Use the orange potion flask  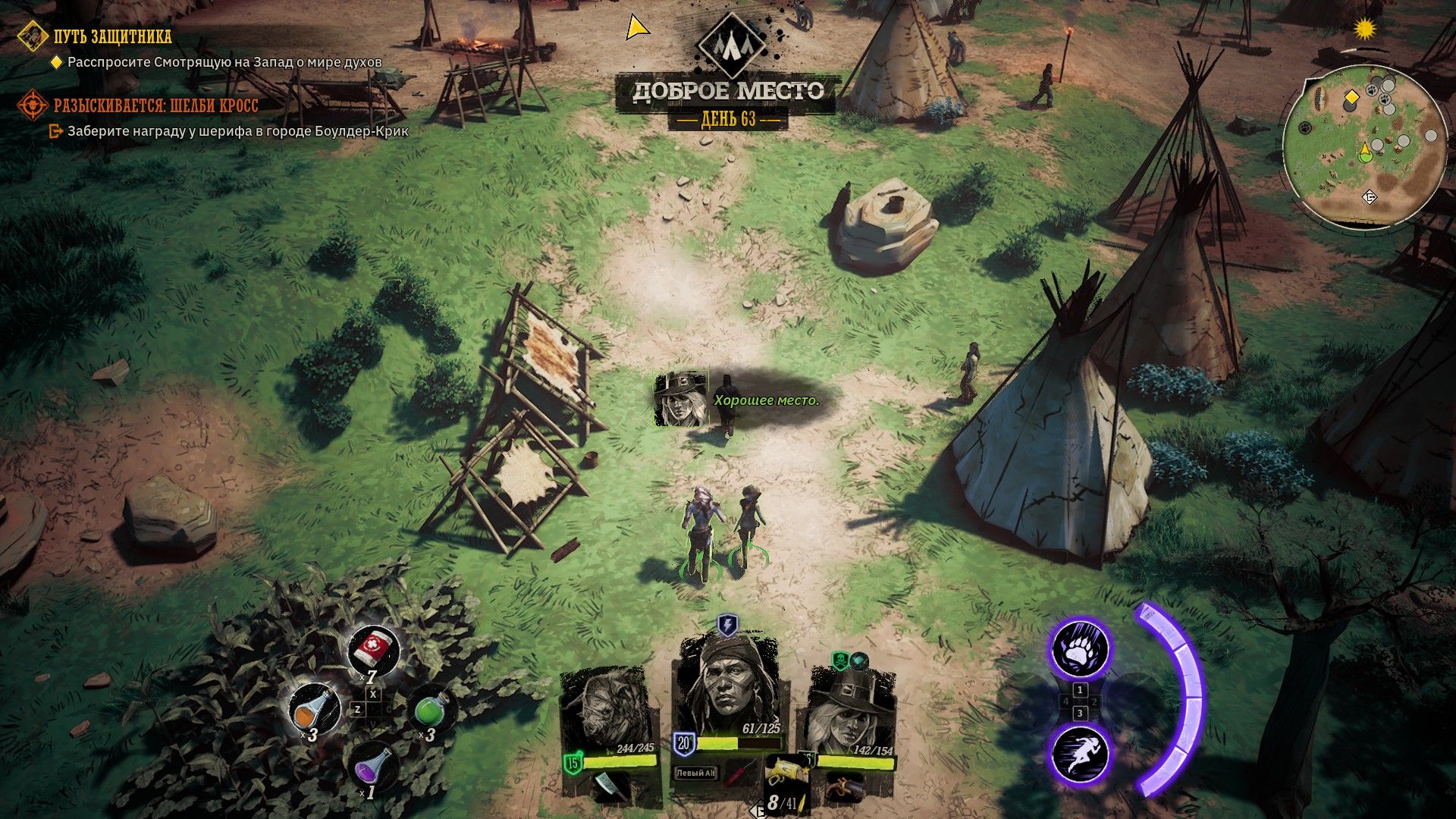[314, 709]
